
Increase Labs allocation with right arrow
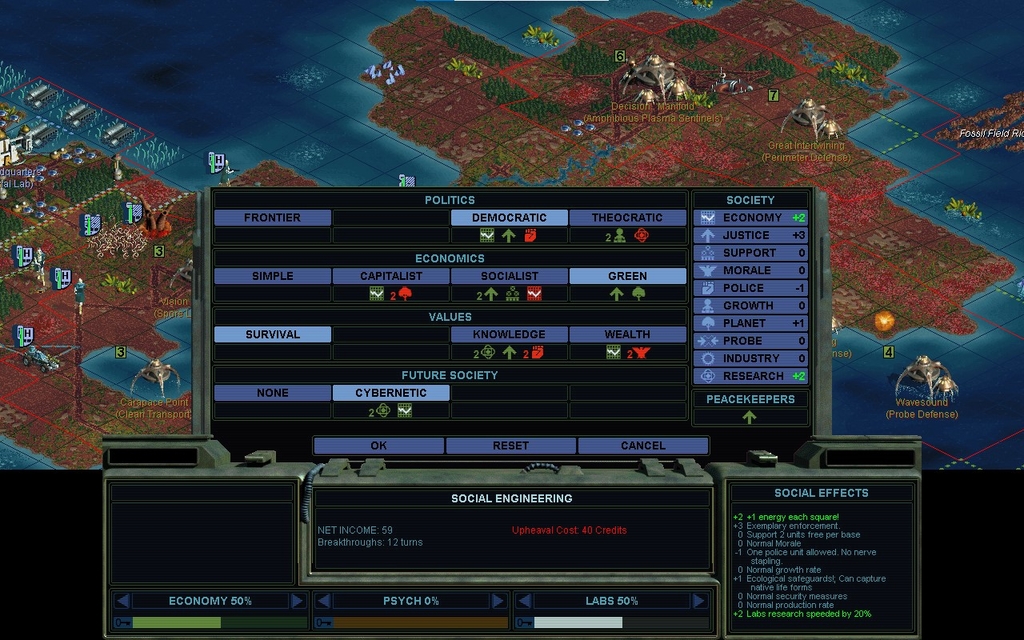coord(699,601)
